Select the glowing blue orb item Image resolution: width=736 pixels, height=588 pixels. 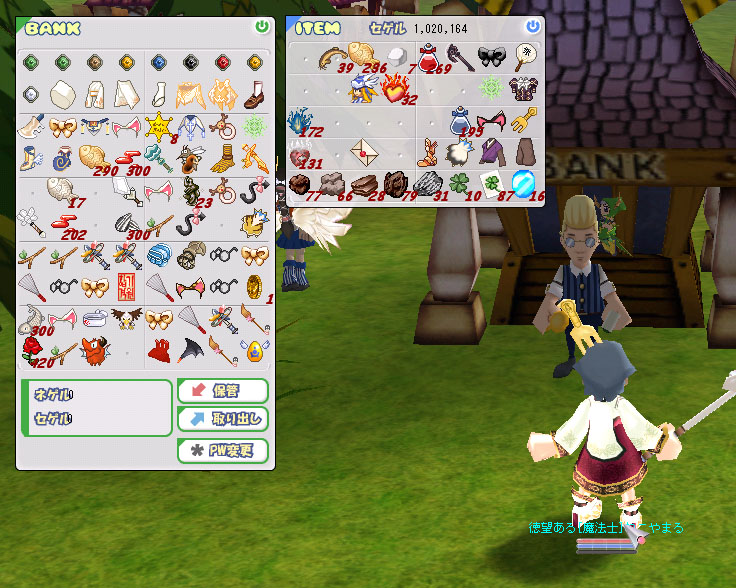(524, 184)
